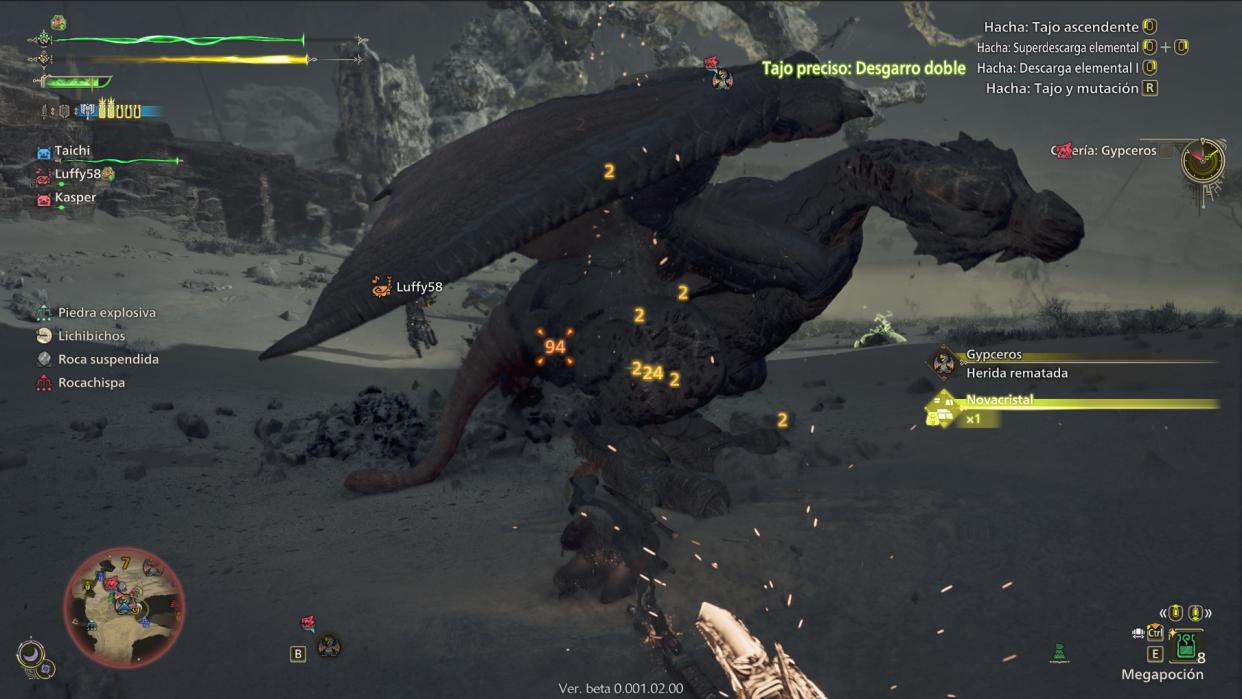Viewport: 1242px width, 699px height.
Task: Choose Rocachispa entry
Action: (x=91, y=382)
